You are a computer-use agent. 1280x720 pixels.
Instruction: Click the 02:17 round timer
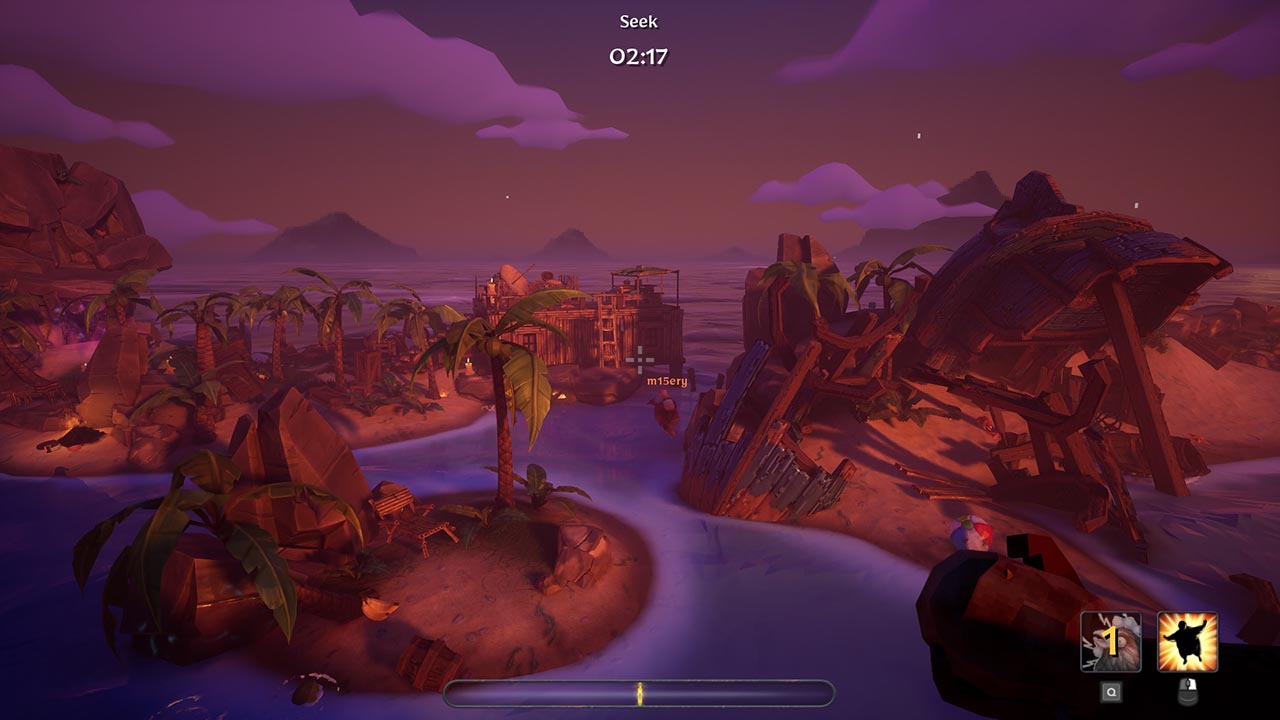pyautogui.click(x=642, y=55)
